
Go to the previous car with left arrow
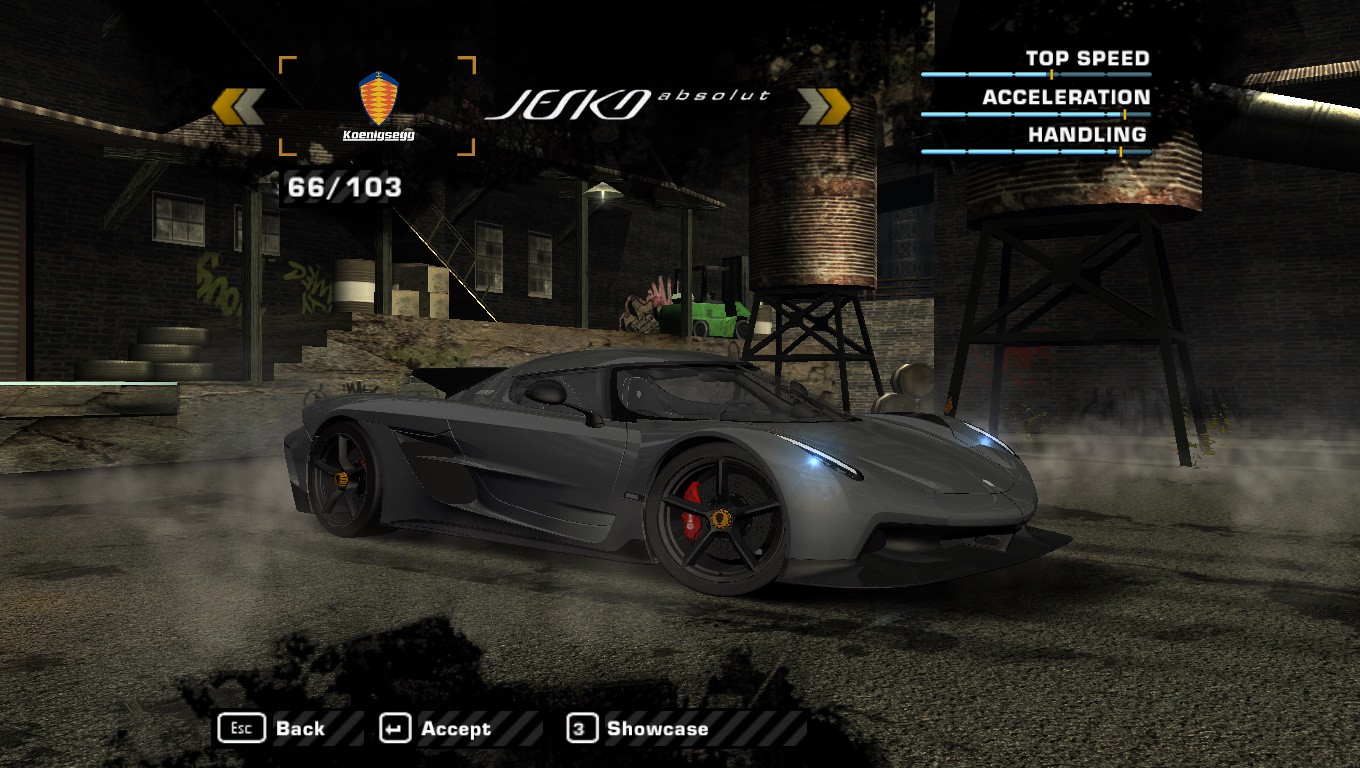tap(238, 107)
